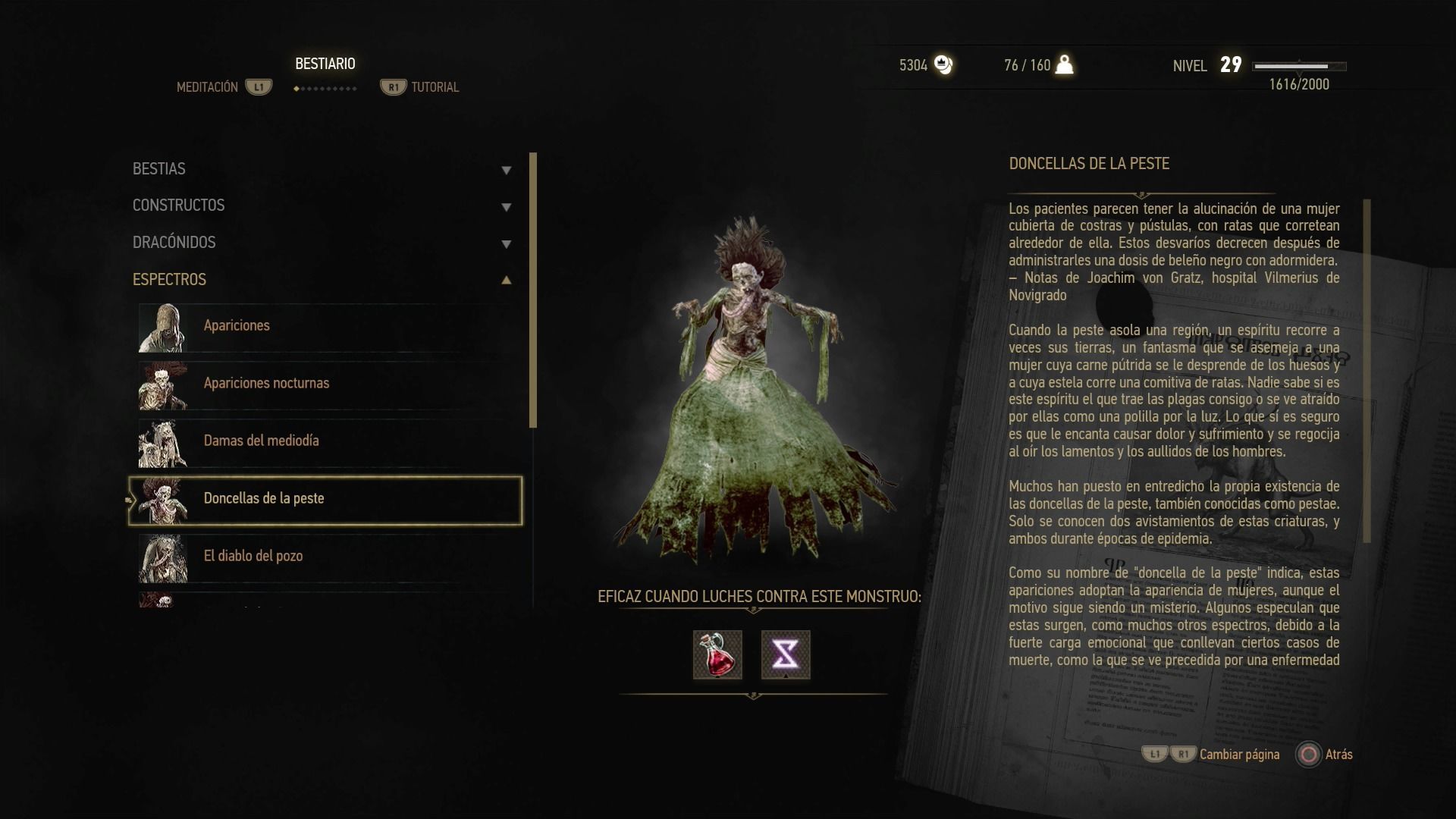Click the Bestiario tab title
The image size is (1456, 819).
325,64
